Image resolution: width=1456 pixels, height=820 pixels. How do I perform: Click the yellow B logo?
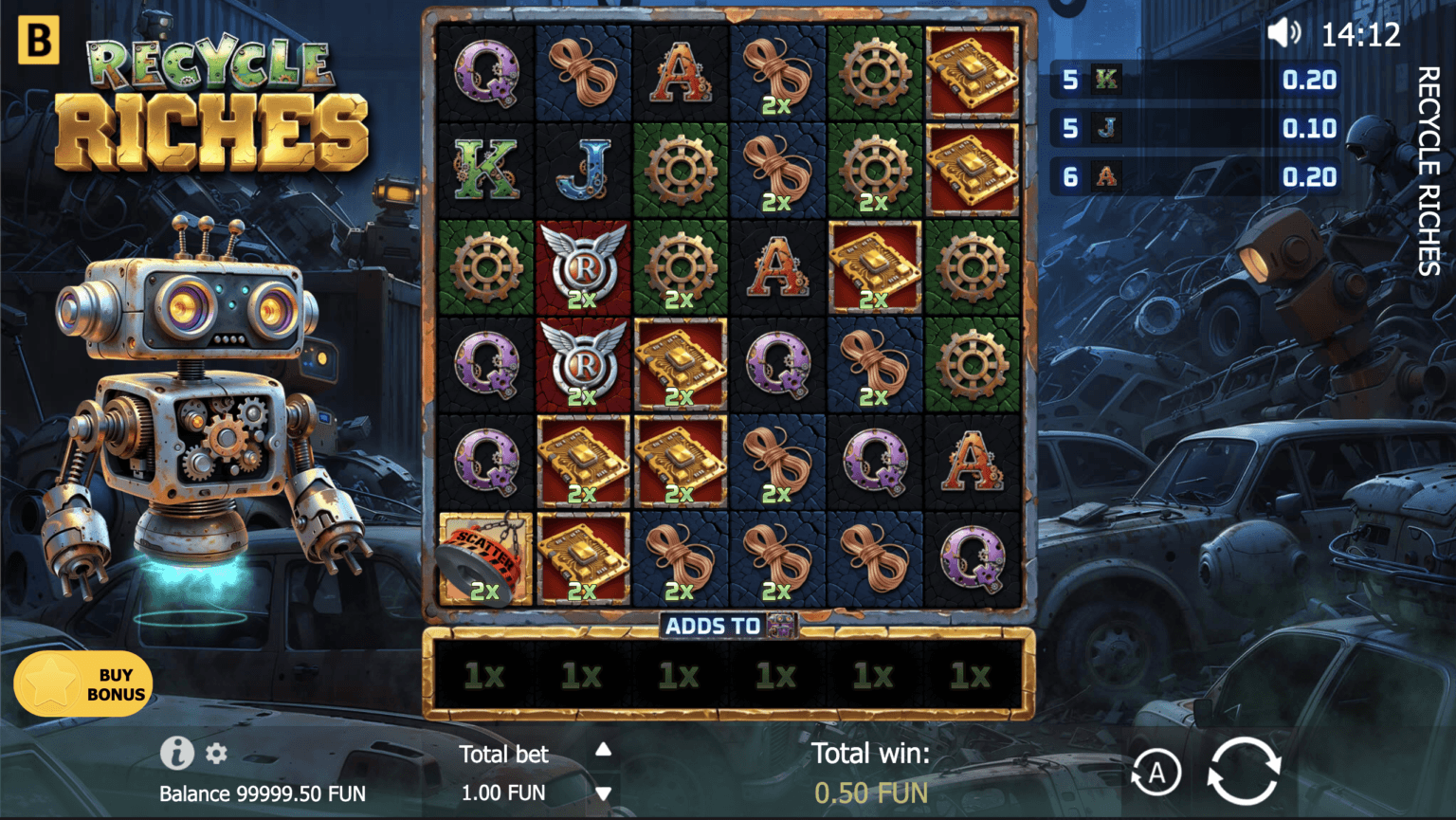[x=39, y=40]
